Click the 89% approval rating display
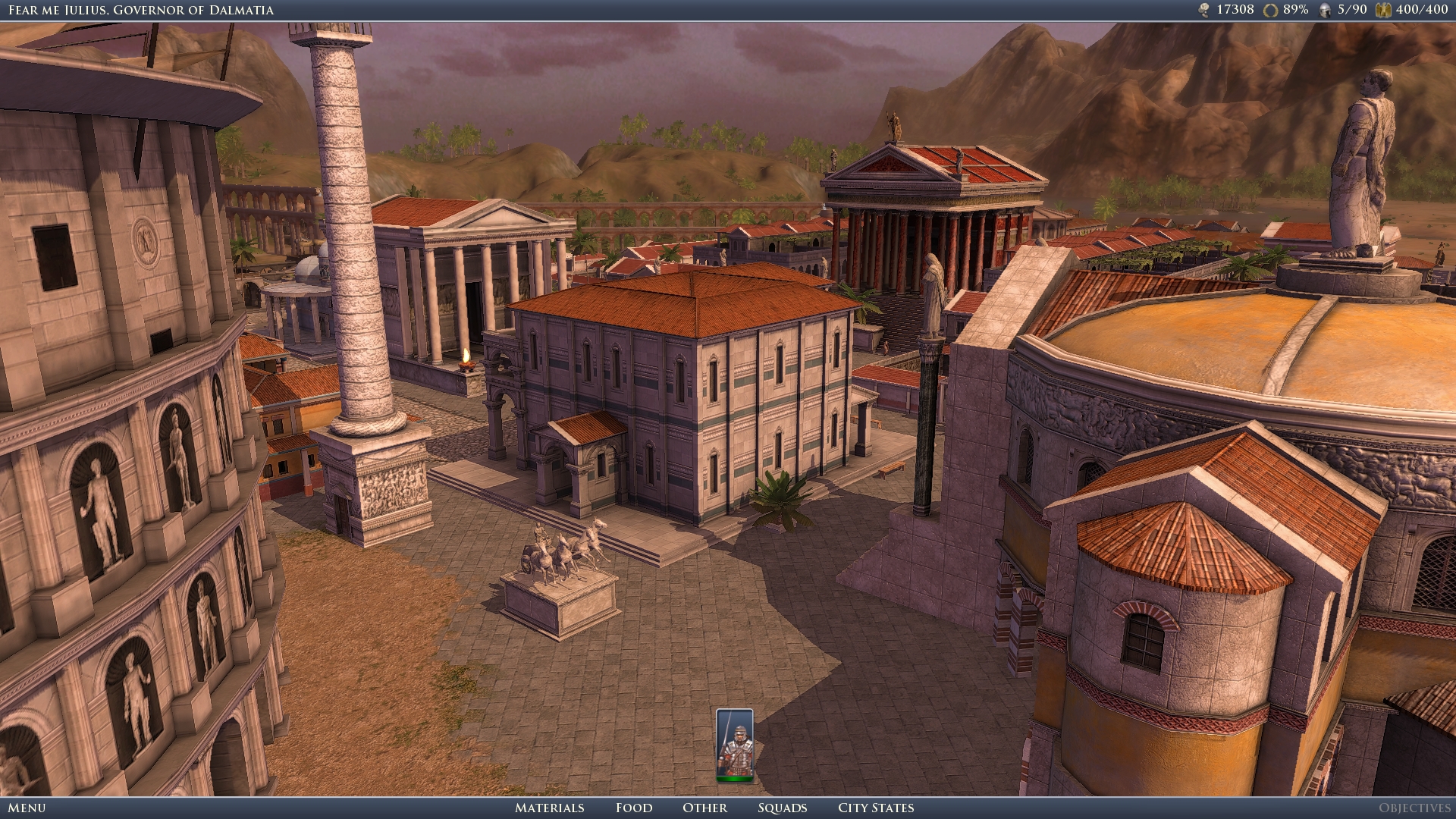Viewport: 1456px width, 819px height. [x=1294, y=10]
